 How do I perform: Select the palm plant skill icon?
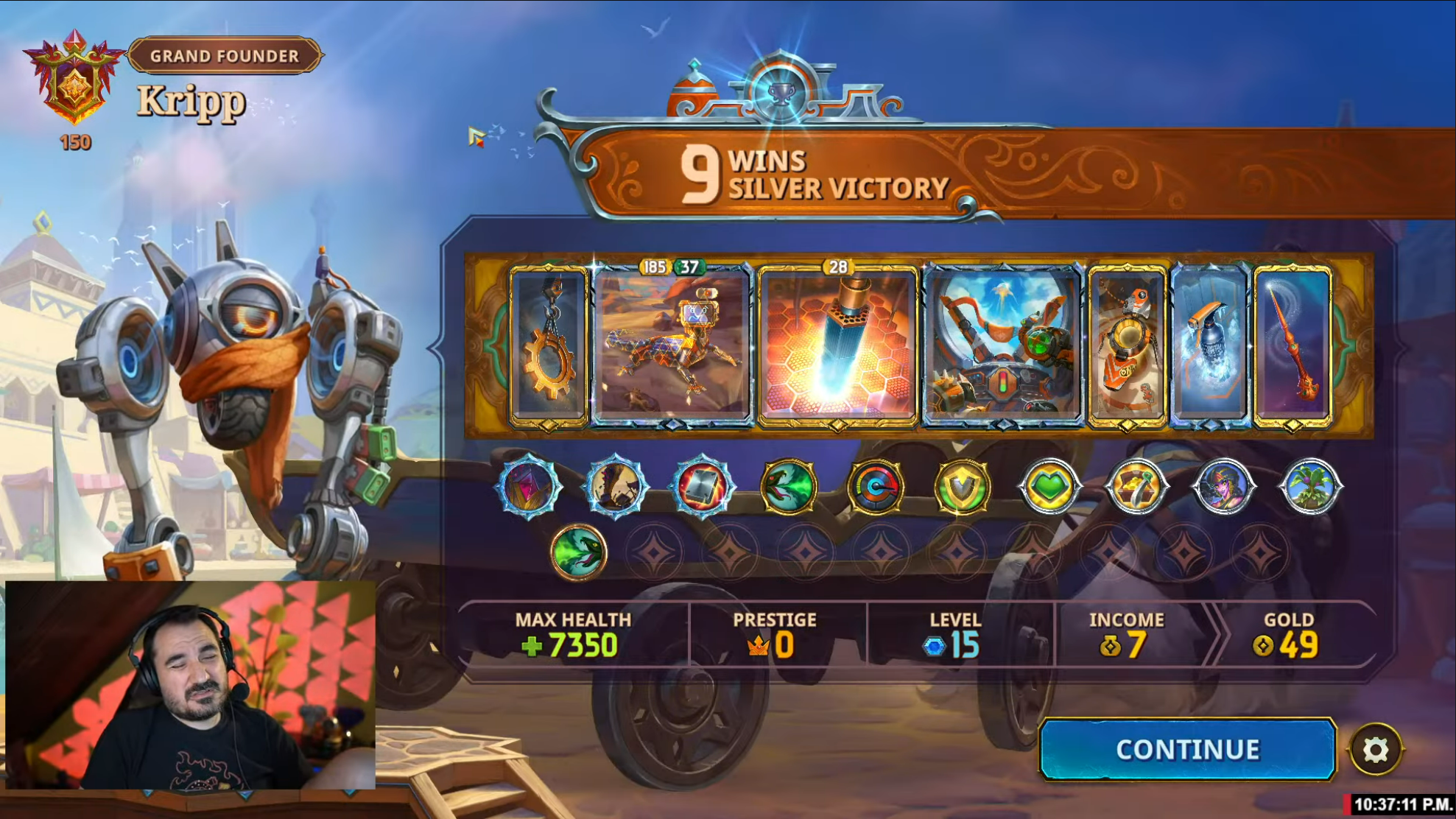[1310, 486]
